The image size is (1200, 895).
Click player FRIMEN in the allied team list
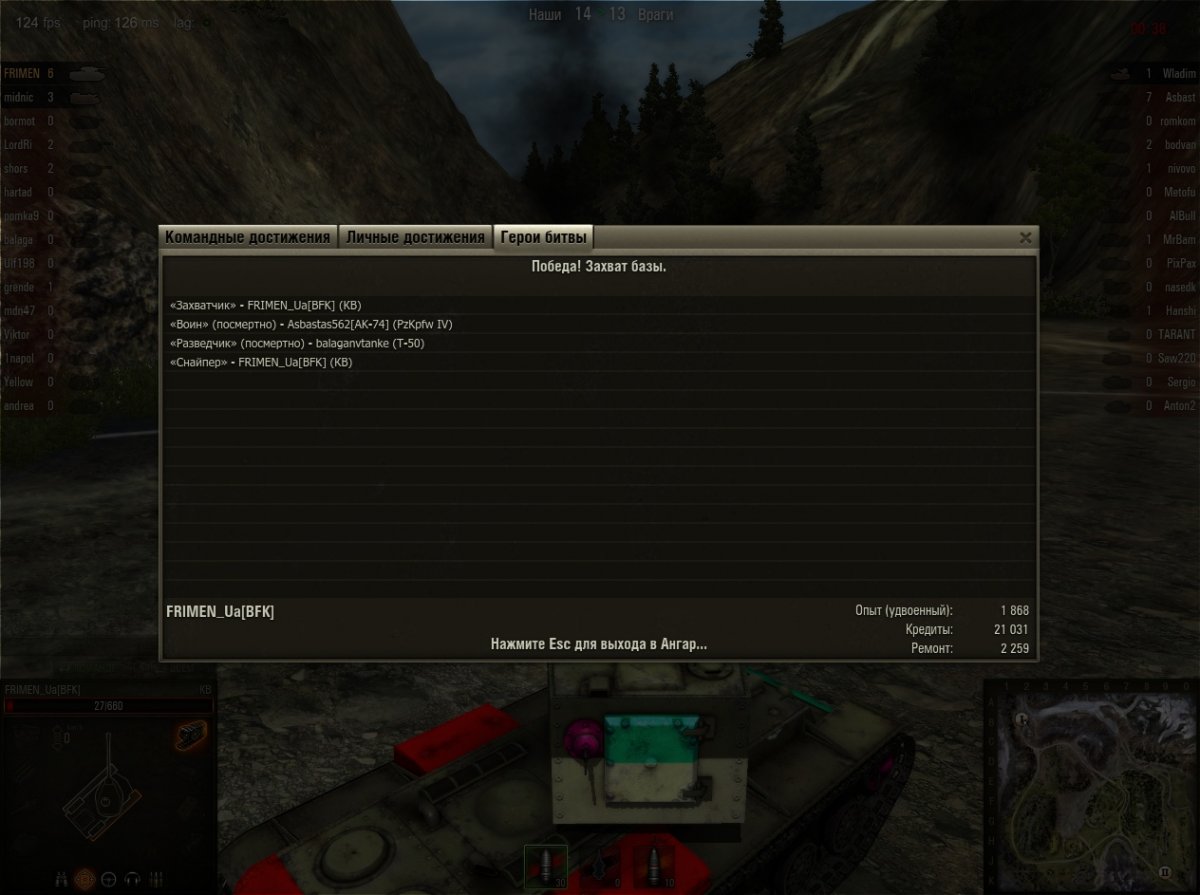(22, 74)
